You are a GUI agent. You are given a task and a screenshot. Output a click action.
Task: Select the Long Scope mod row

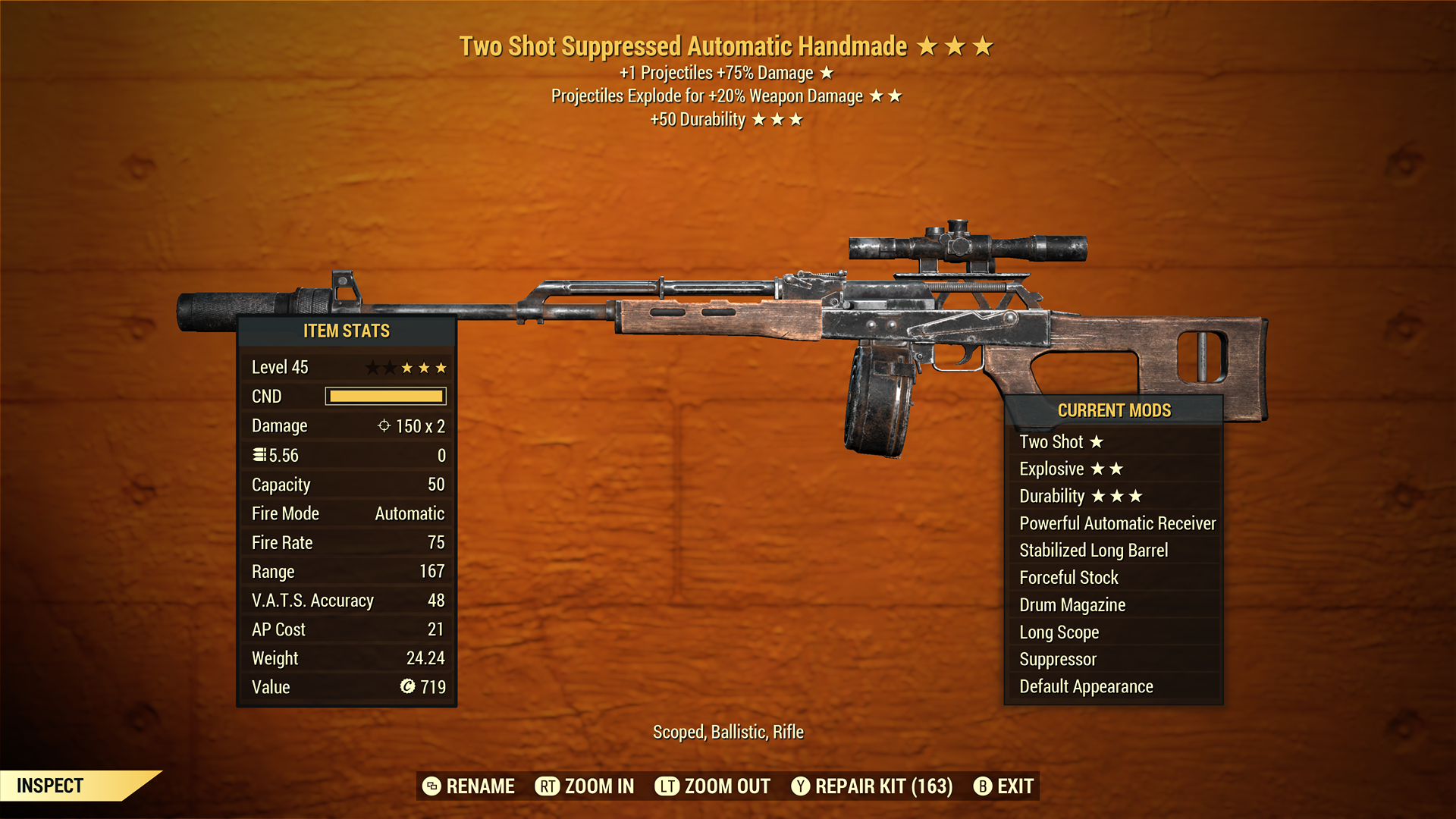1059,632
